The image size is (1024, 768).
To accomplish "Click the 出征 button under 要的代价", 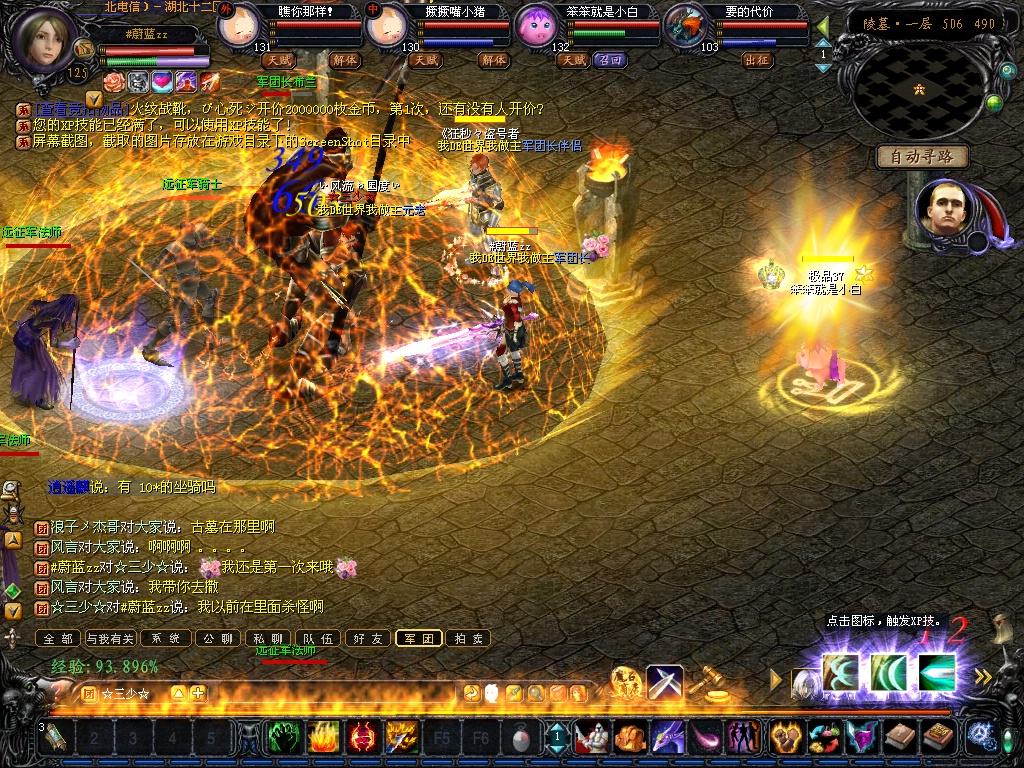I will 757,60.
